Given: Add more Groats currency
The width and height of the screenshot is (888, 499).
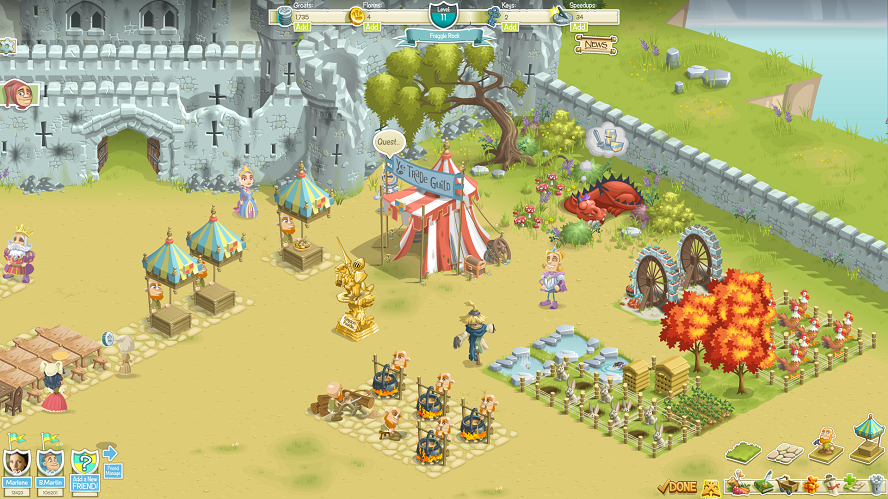Looking at the screenshot, I should (303, 27).
